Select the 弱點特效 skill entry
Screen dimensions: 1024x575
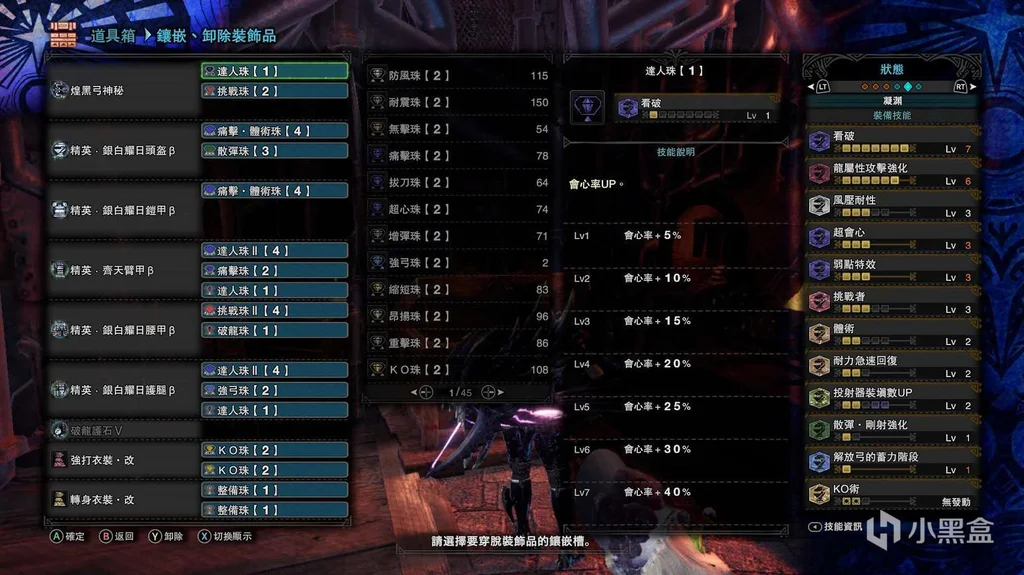coord(892,270)
